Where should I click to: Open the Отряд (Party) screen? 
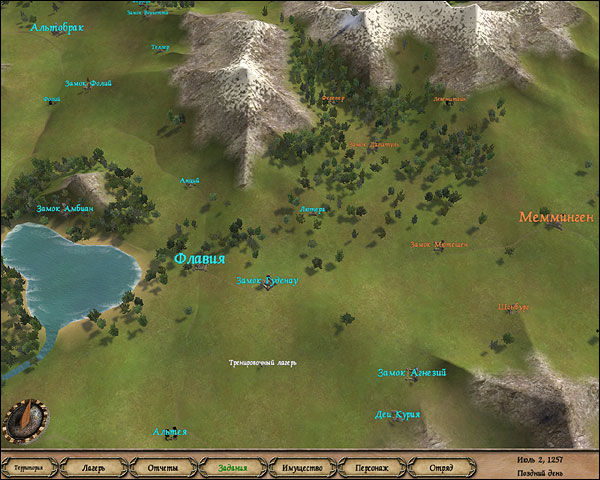tap(441, 467)
